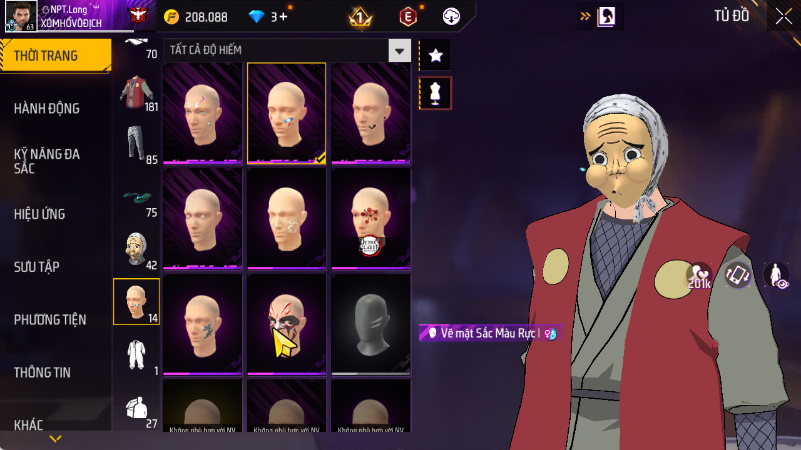Open the Kỹ Năng Đa Sắc section
801x450 pixels.
47,161
